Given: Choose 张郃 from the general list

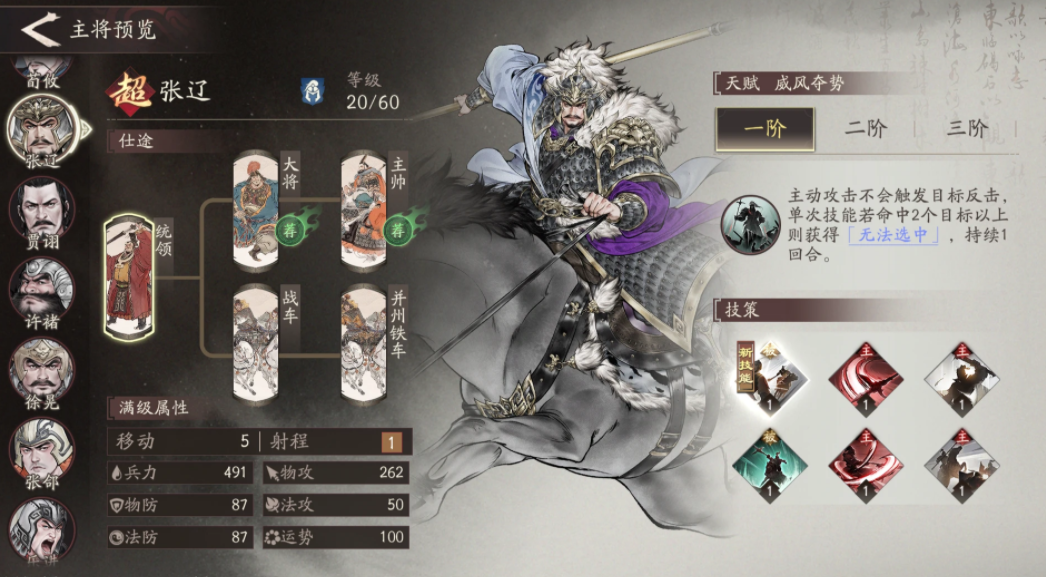Looking at the screenshot, I should pos(42,448).
